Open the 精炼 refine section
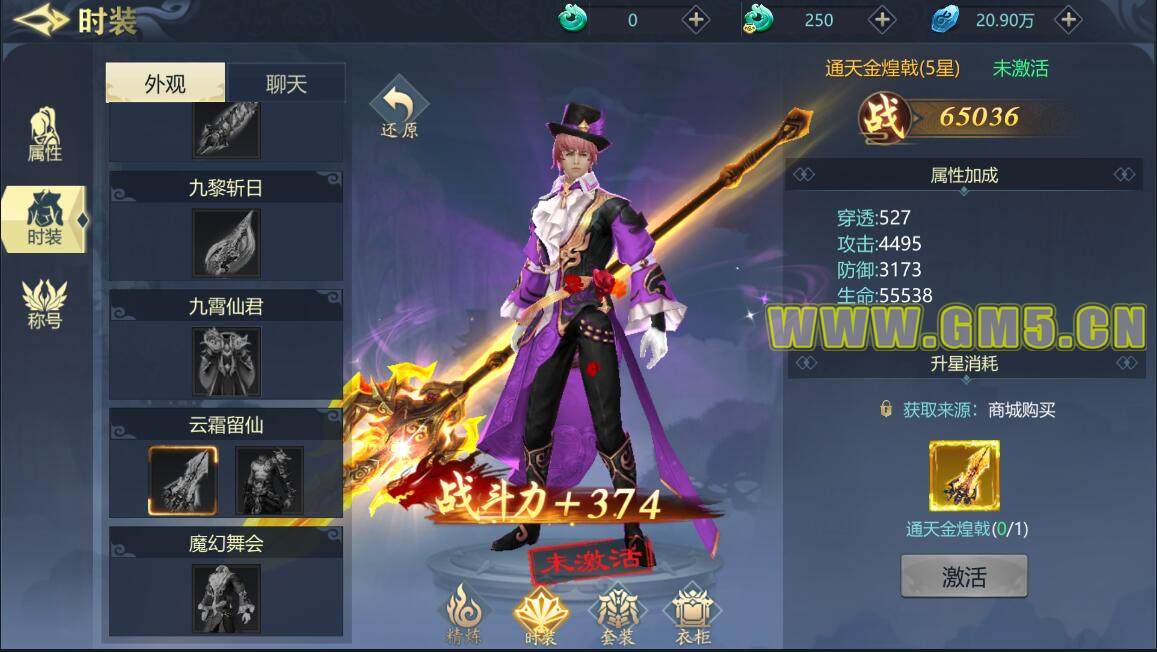The width and height of the screenshot is (1157, 652). [464, 613]
